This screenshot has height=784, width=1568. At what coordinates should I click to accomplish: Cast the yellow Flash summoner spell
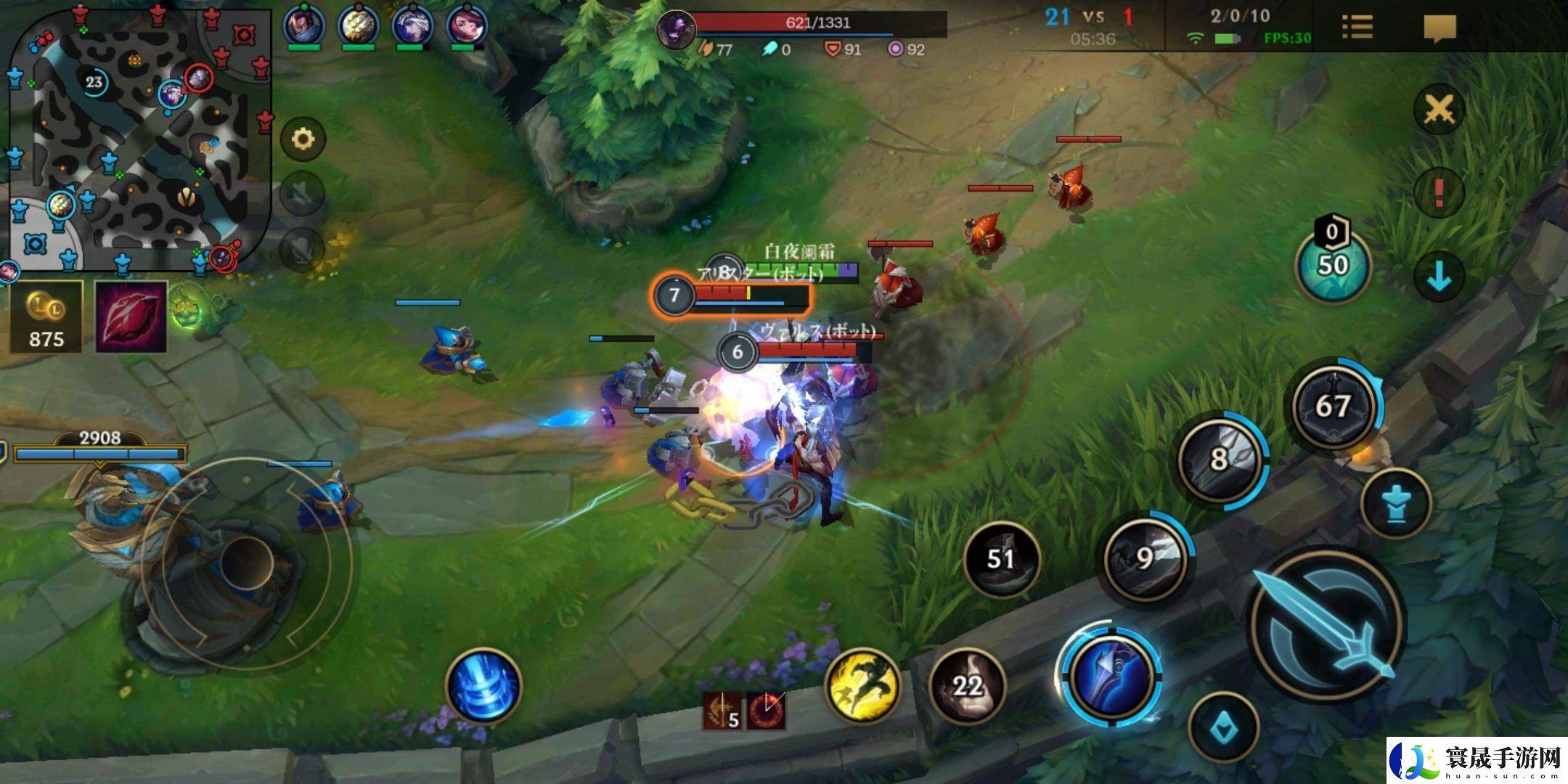862,686
